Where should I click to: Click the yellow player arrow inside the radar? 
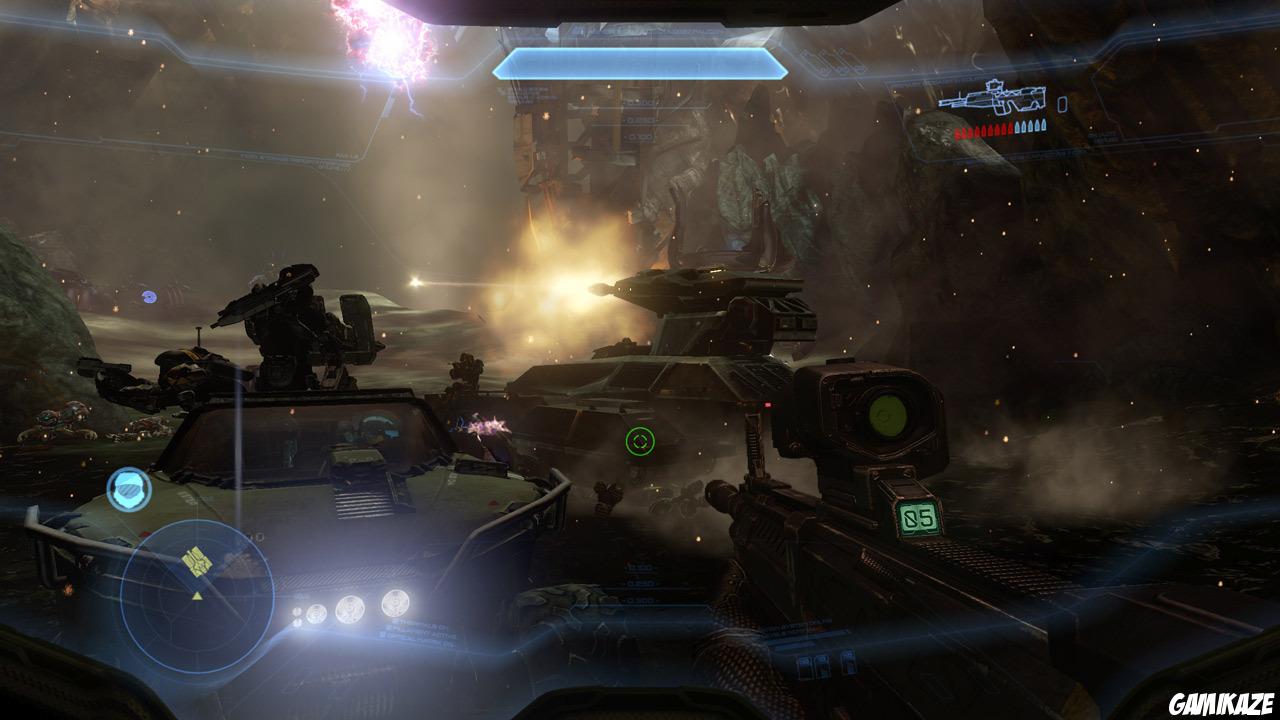point(198,594)
